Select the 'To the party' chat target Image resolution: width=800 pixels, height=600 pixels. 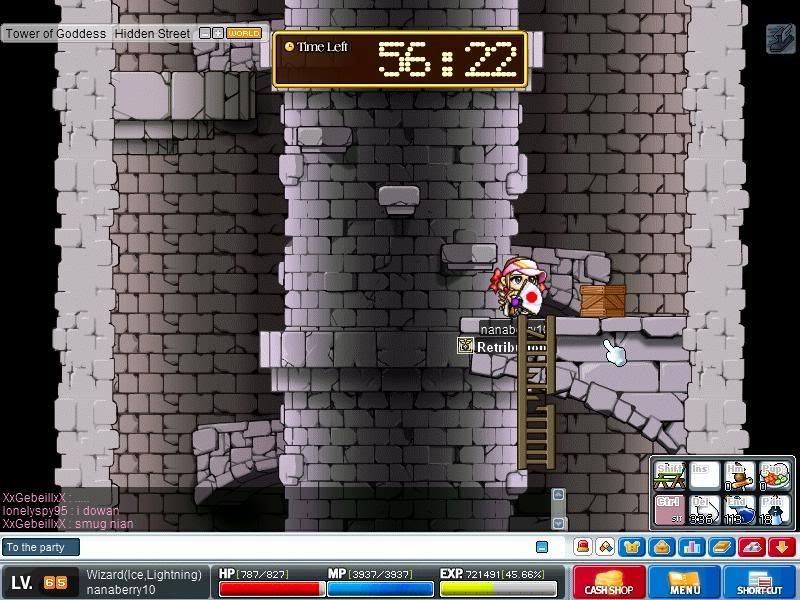[x=40, y=547]
